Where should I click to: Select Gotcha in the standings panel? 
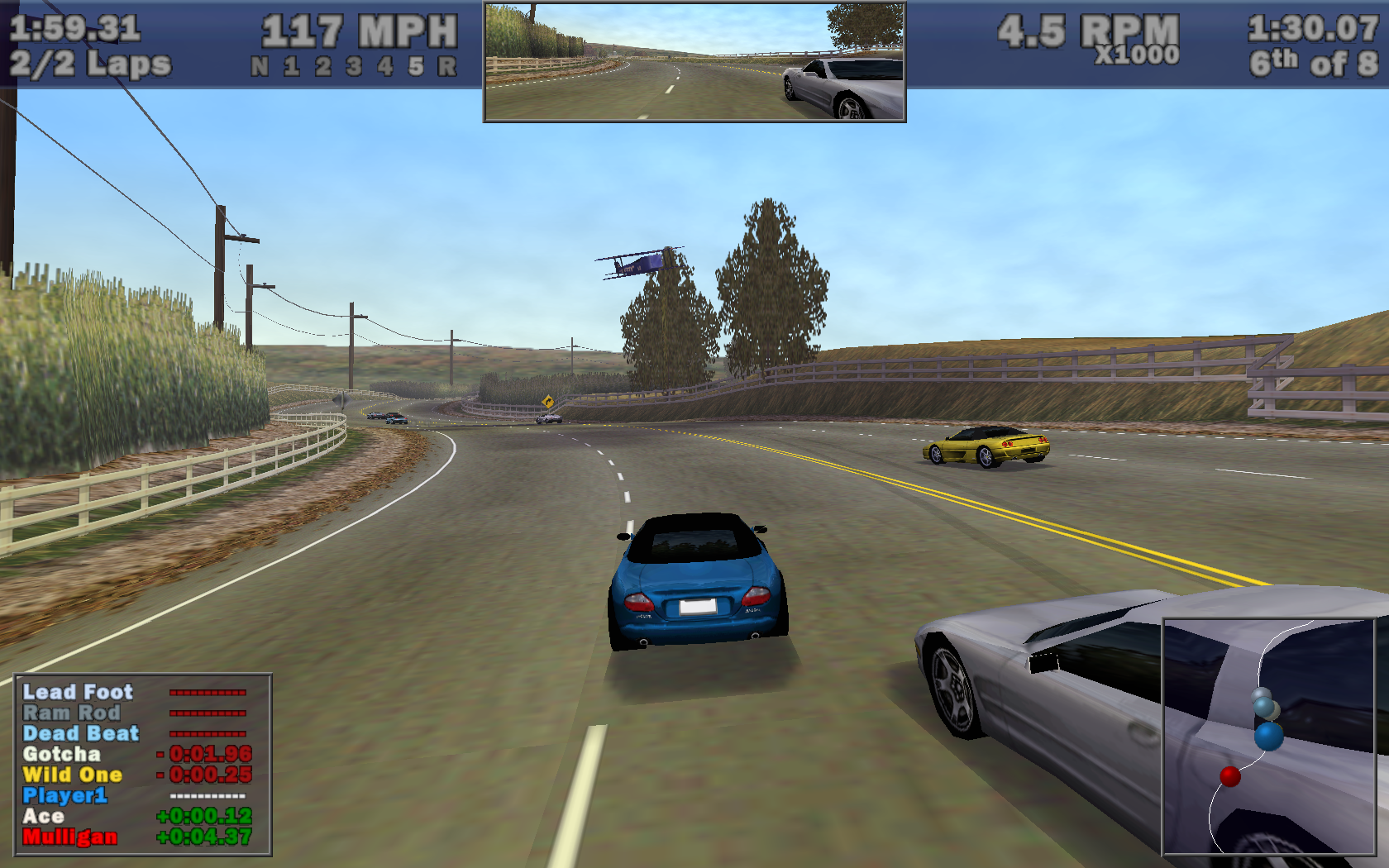62,754
